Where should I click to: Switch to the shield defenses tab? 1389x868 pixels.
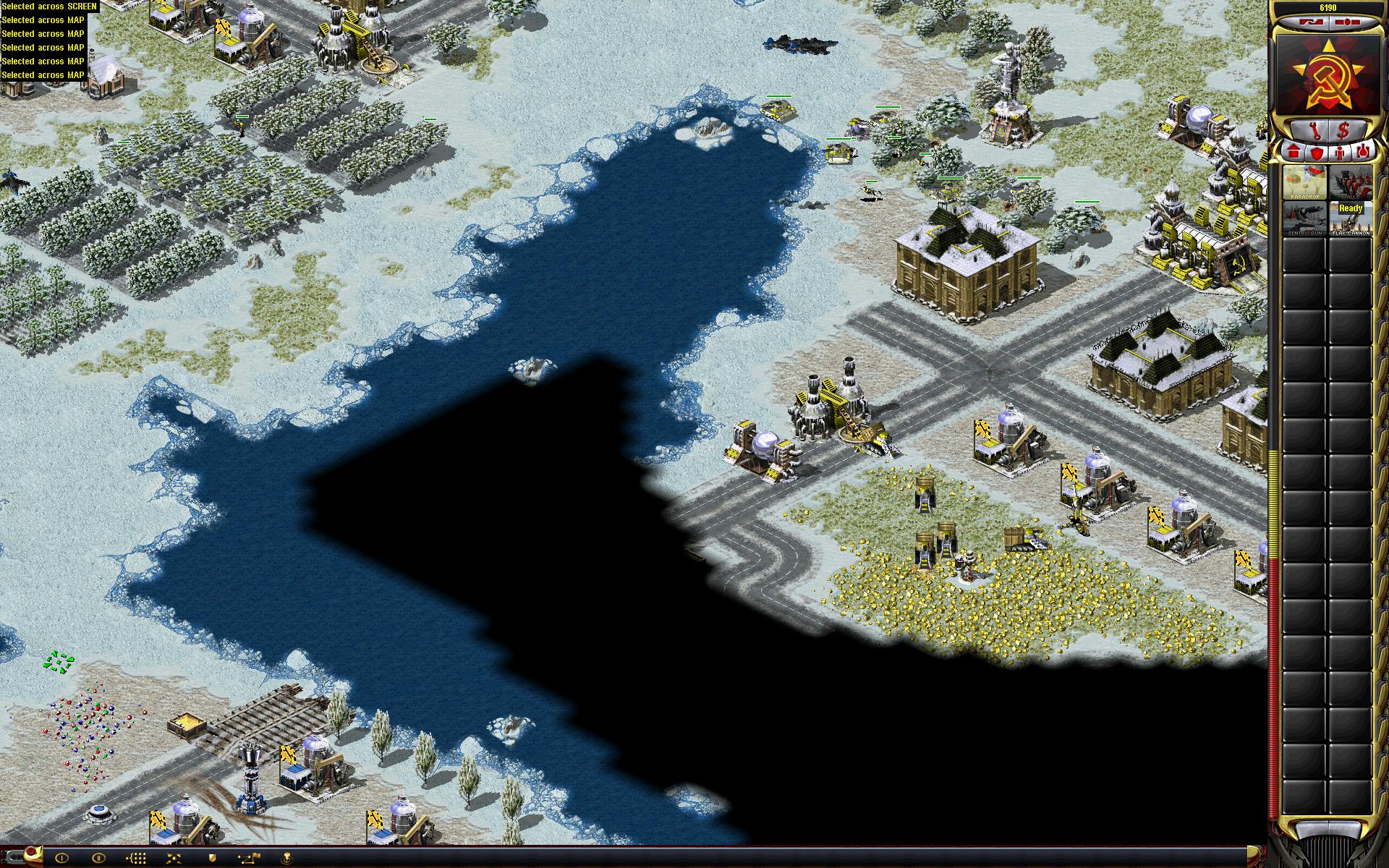click(x=1316, y=153)
